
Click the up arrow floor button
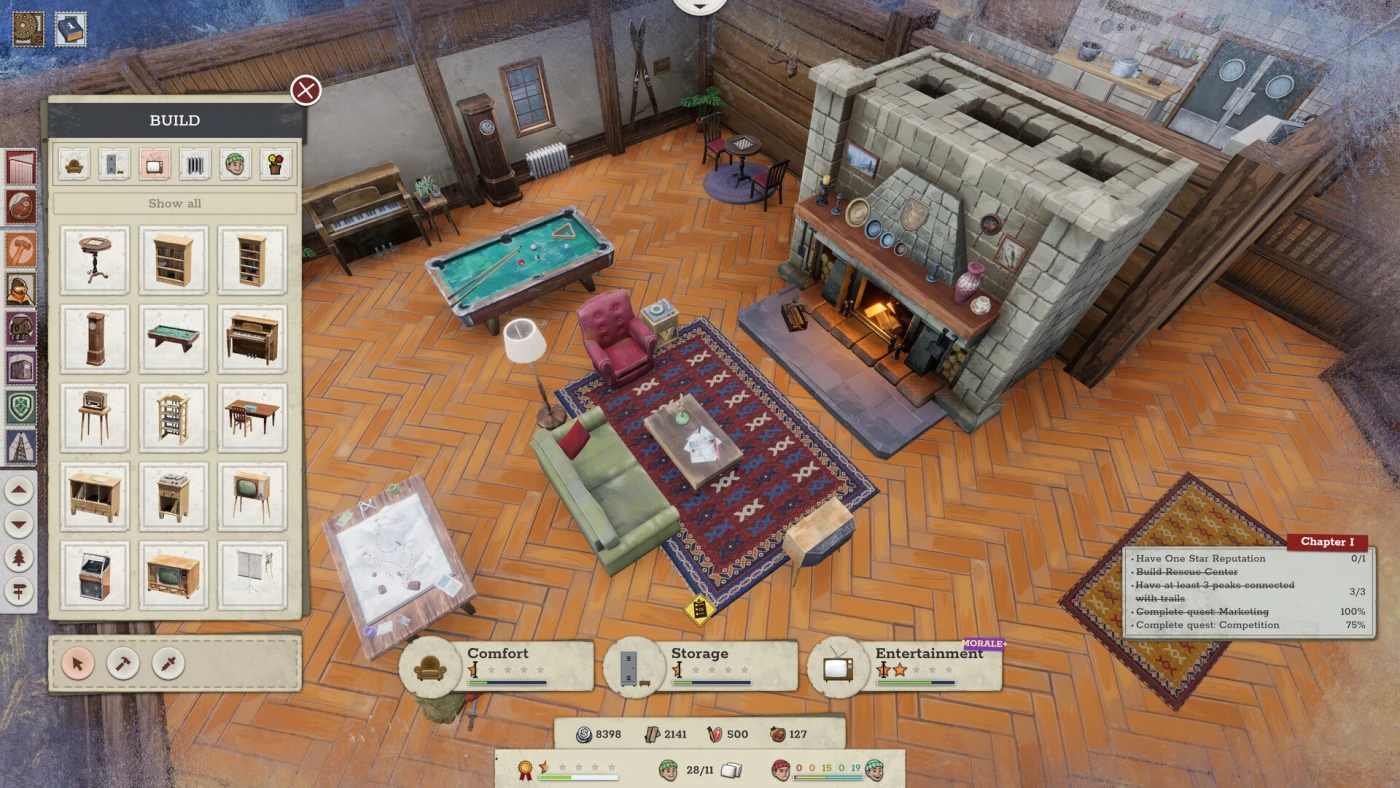click(x=20, y=491)
